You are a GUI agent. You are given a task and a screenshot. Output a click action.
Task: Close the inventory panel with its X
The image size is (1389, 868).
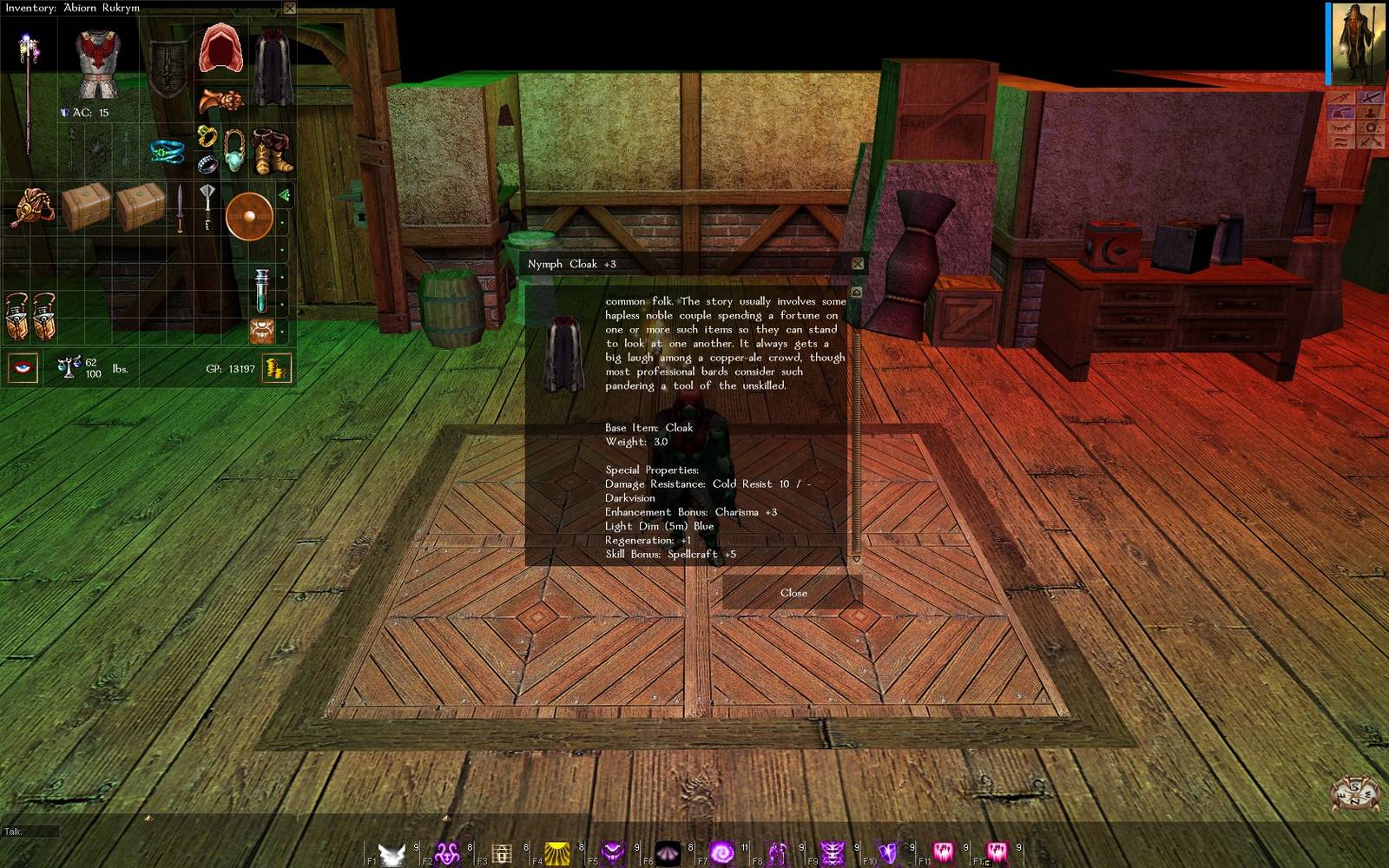(x=290, y=8)
